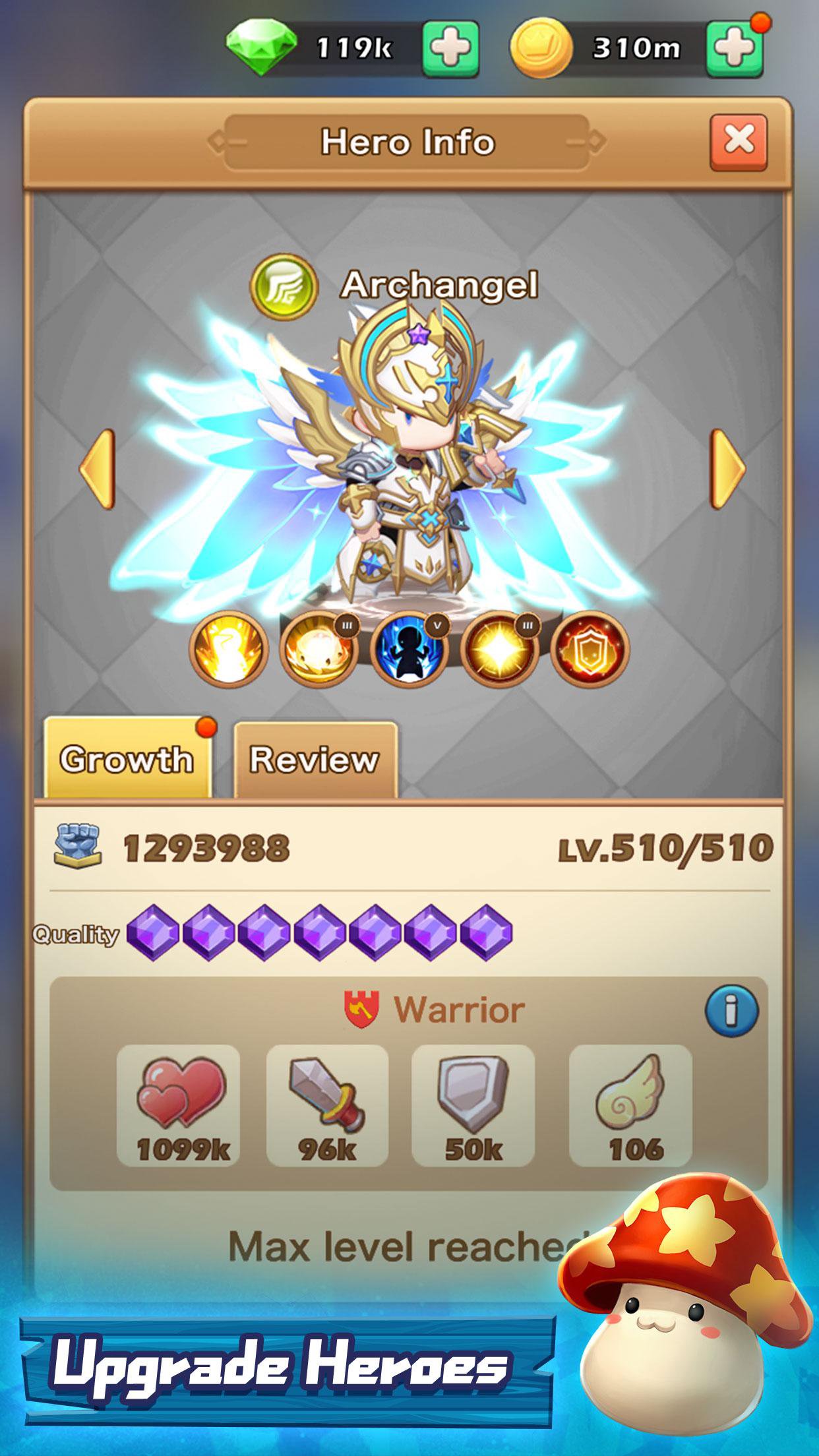Viewport: 819px width, 1456px height.
Task: Add more gold coins
Action: coord(734,48)
